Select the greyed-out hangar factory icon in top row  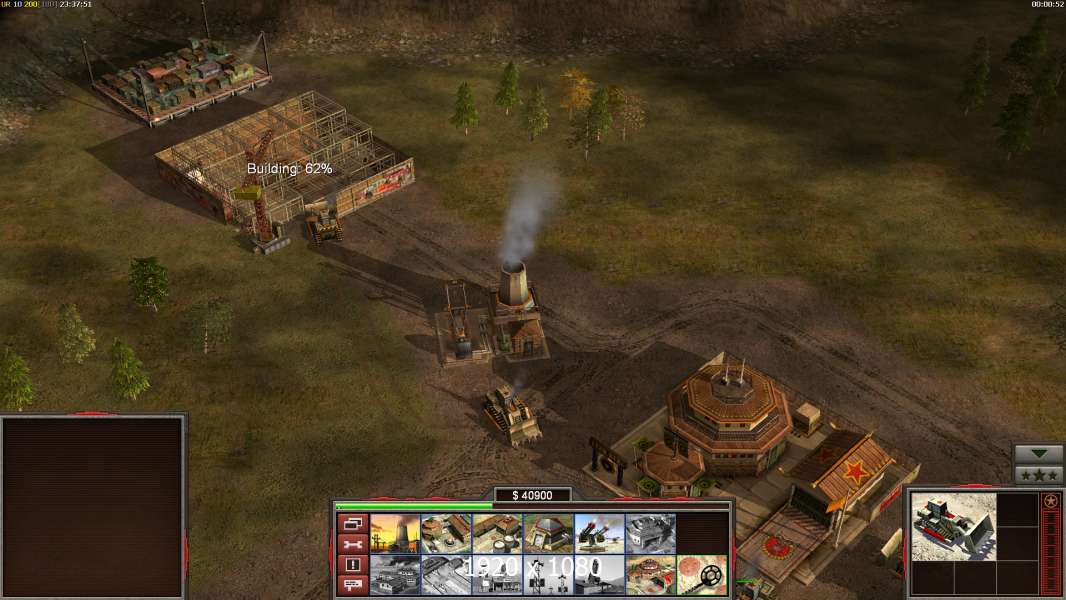650,534
